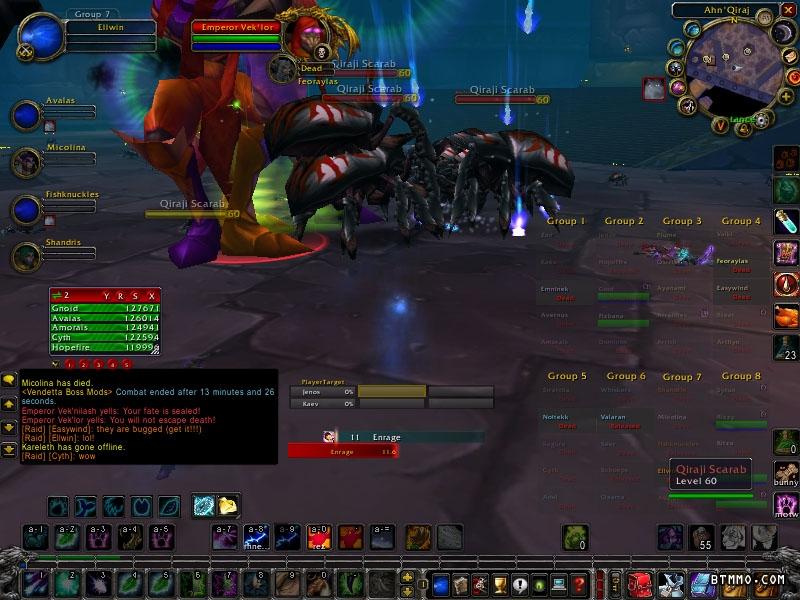Select Feoraylas in the Group 4 raid list
This screenshot has width=800, height=600.
[735, 261]
